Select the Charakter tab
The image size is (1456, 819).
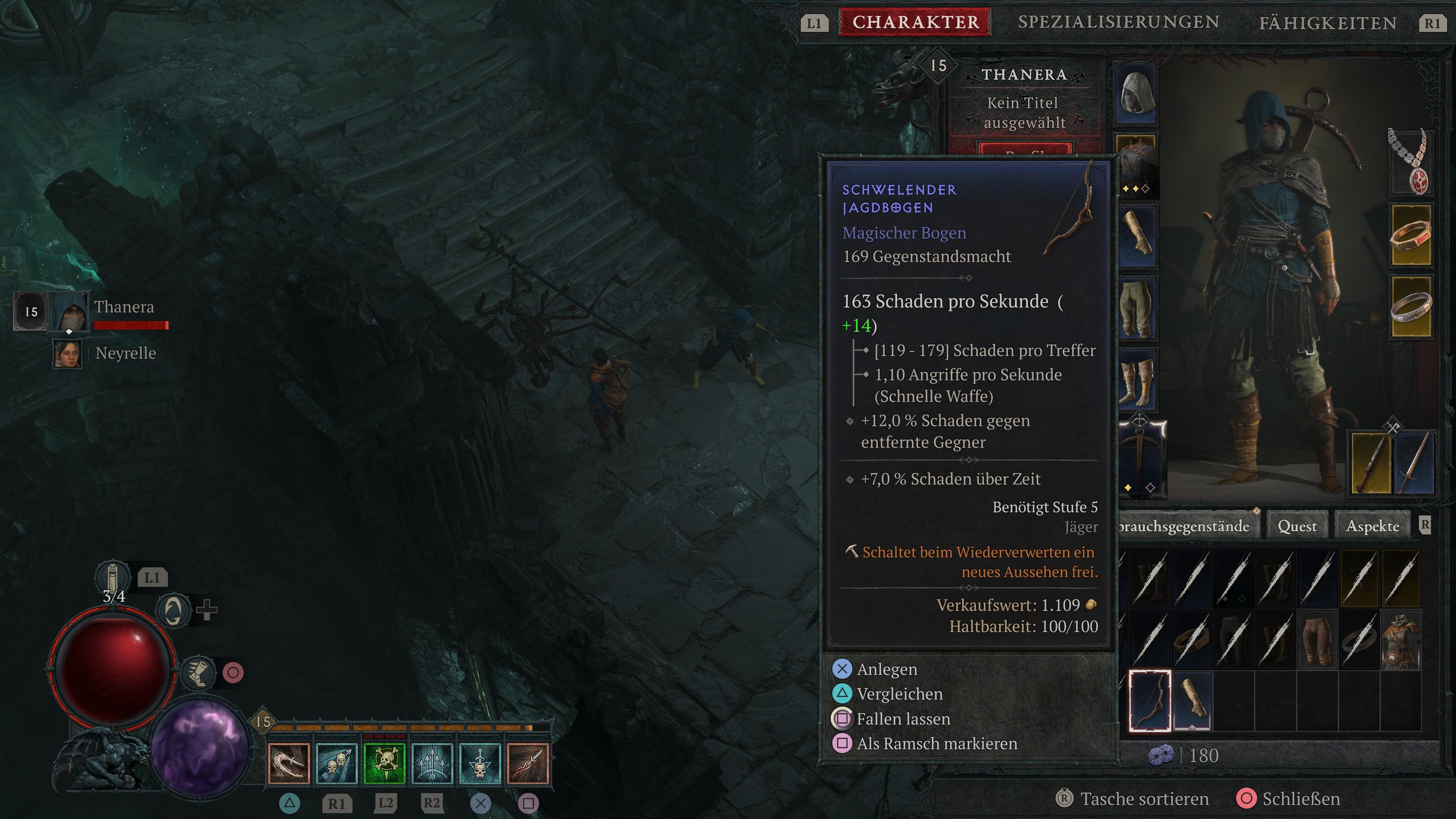(915, 22)
